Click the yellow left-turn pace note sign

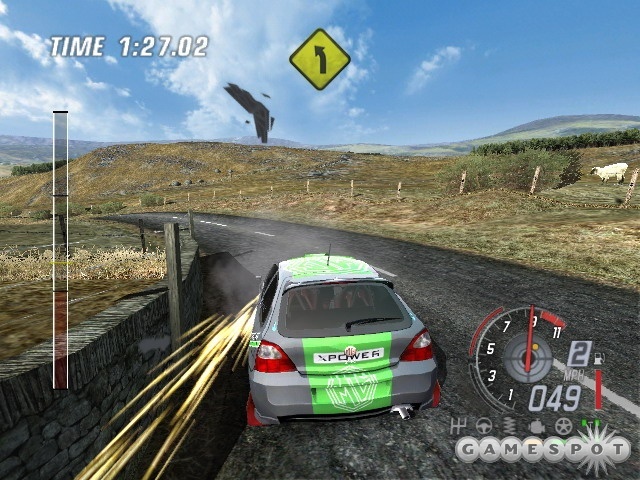tap(320, 59)
